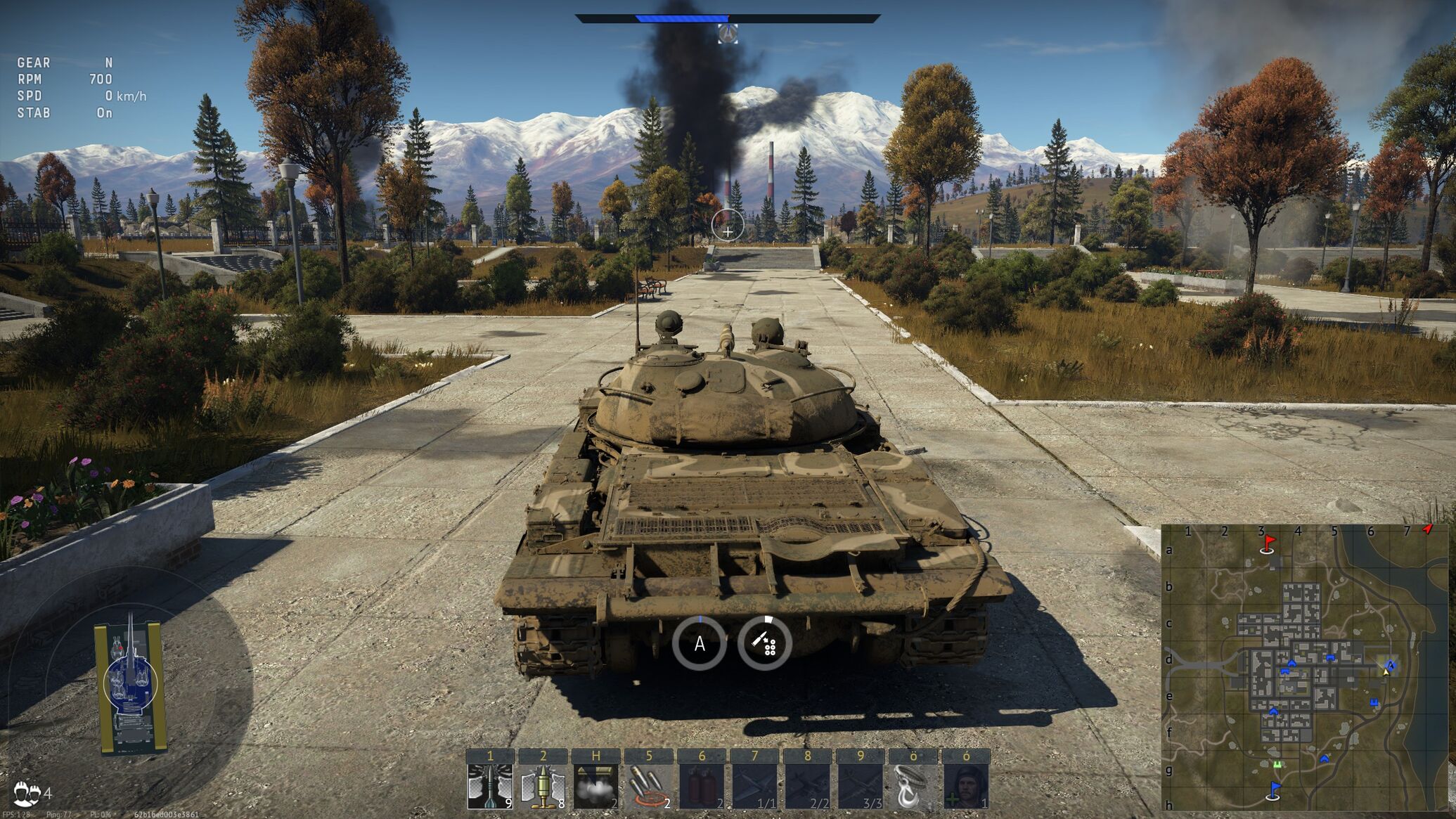
Task: Click the ammunition reload circle indicator
Action: tap(764, 643)
